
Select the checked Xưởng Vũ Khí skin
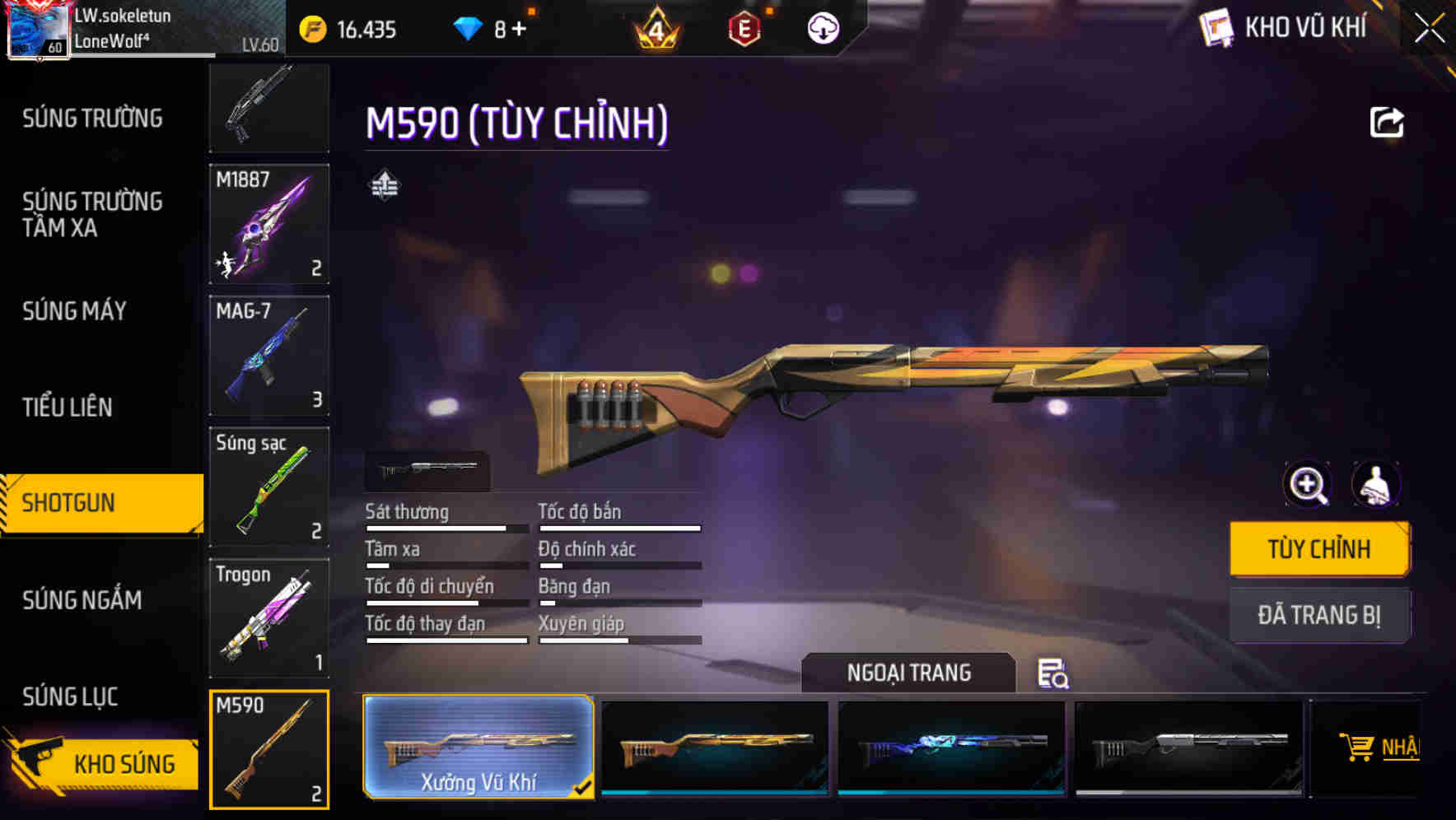click(x=479, y=748)
